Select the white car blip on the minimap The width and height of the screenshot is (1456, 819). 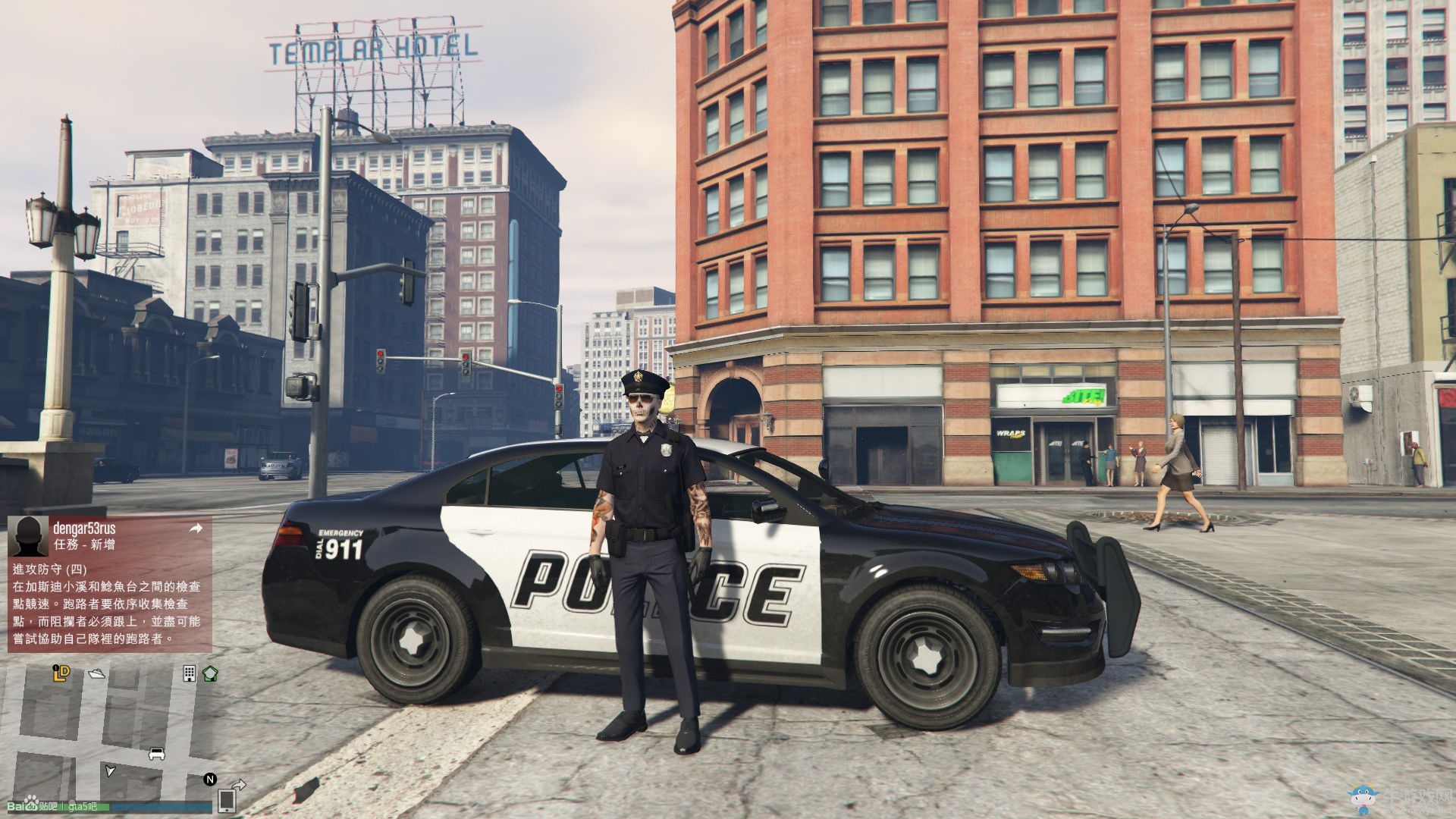click(x=156, y=755)
